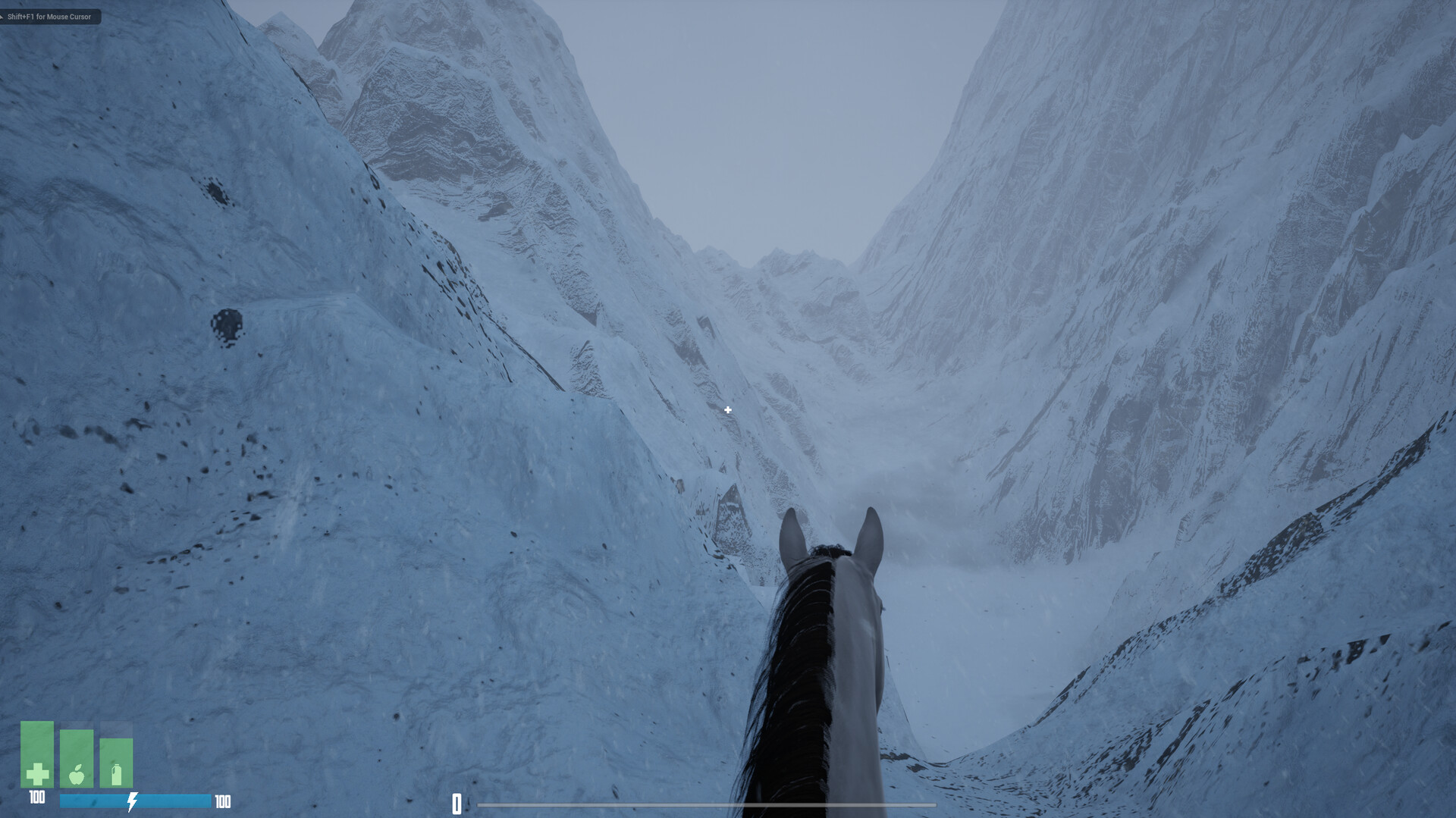Image resolution: width=1456 pixels, height=818 pixels.
Task: Click the health cross icon
Action: [38, 774]
